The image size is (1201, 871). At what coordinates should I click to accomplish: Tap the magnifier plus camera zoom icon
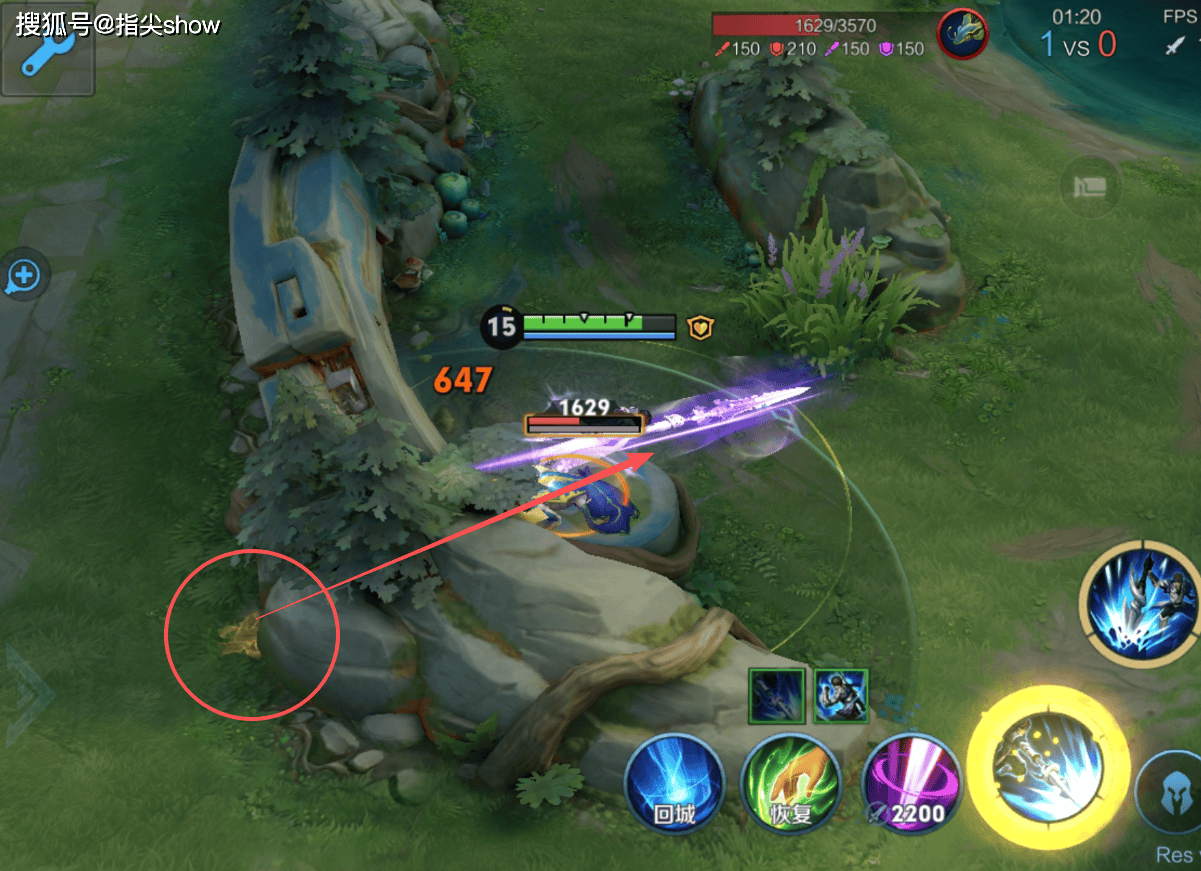click(x=23, y=276)
